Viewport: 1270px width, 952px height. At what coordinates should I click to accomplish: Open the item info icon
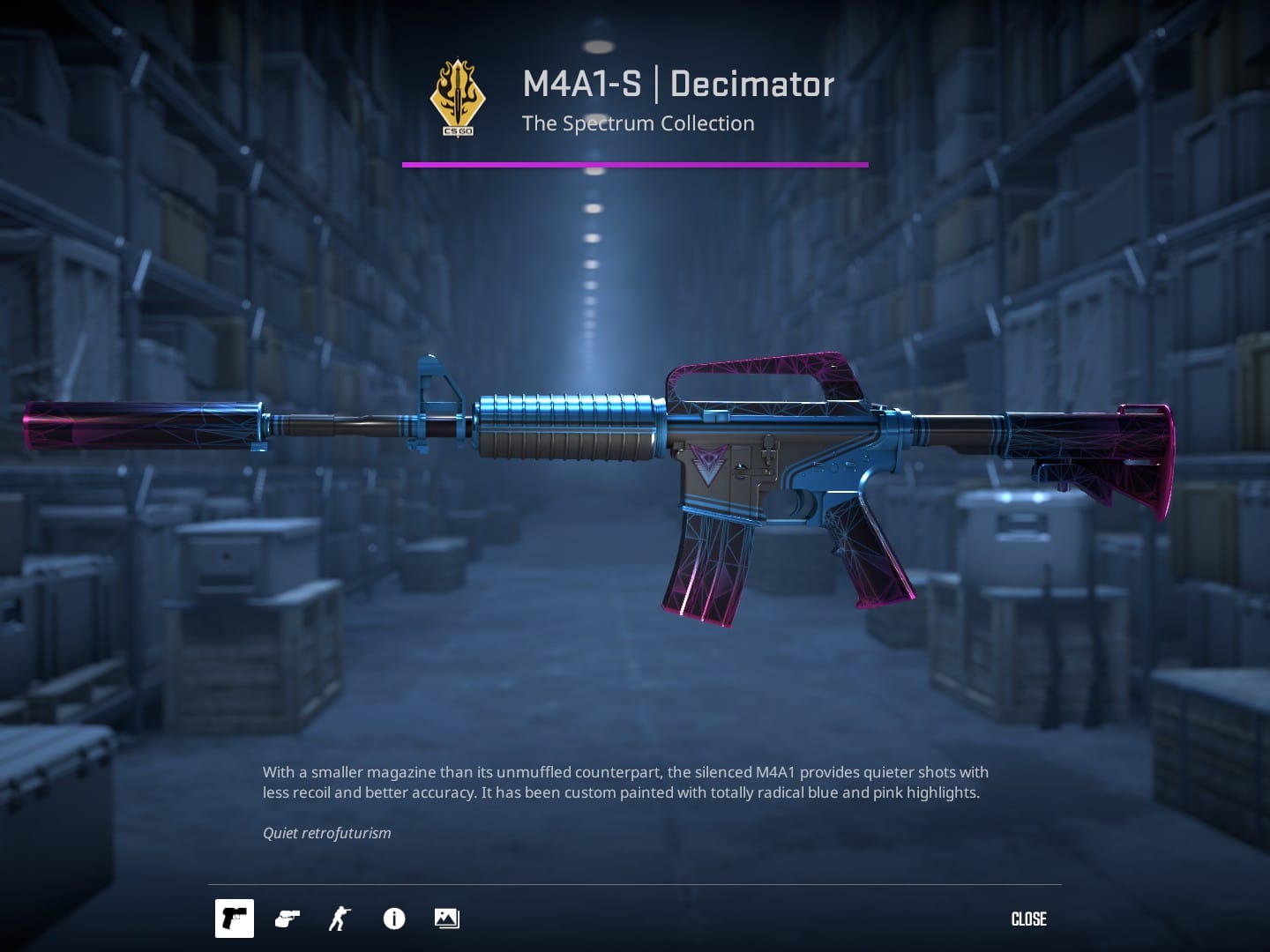point(394,919)
